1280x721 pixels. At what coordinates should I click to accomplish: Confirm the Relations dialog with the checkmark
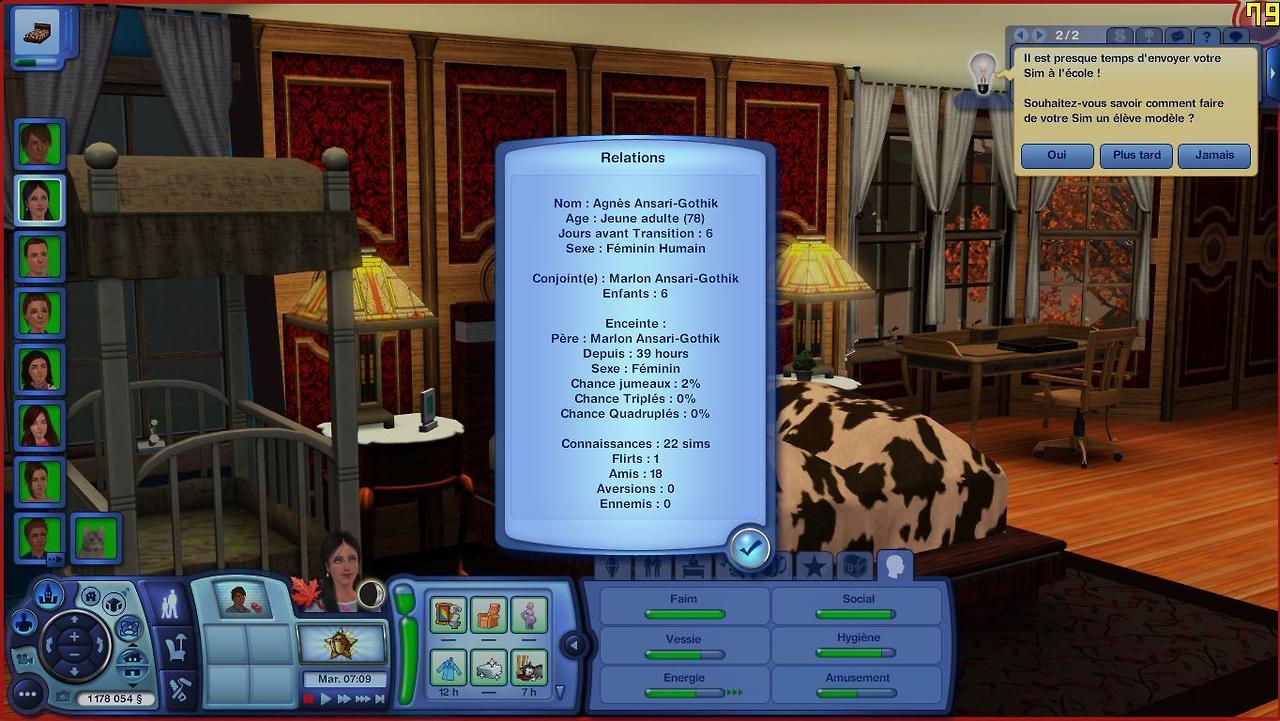(749, 547)
